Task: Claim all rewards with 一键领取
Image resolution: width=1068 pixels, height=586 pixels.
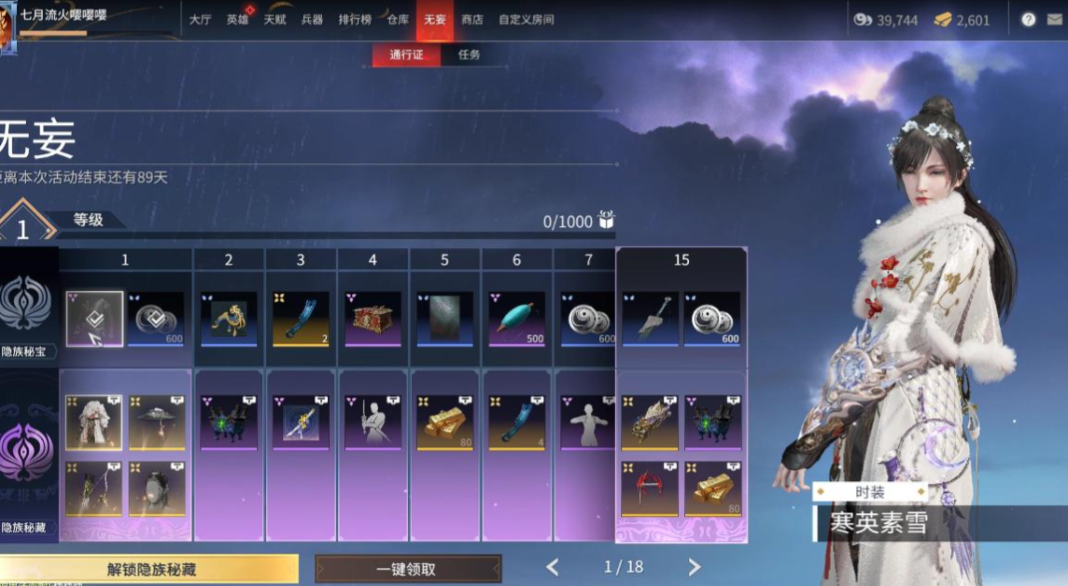Action: [x=407, y=569]
